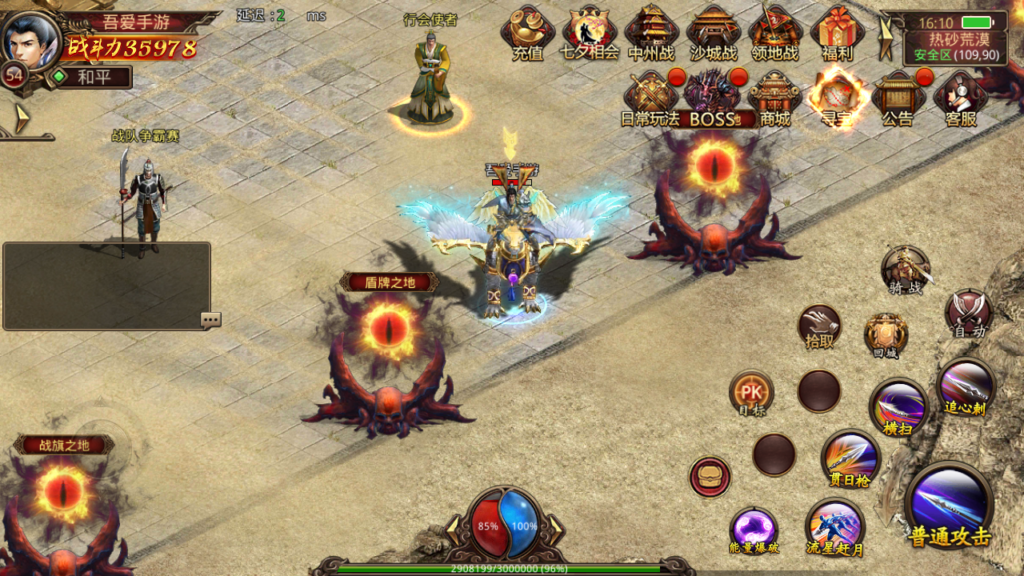1024x576 pixels.
Task: Open the 寻宝 treasure hunt
Action: [x=835, y=98]
